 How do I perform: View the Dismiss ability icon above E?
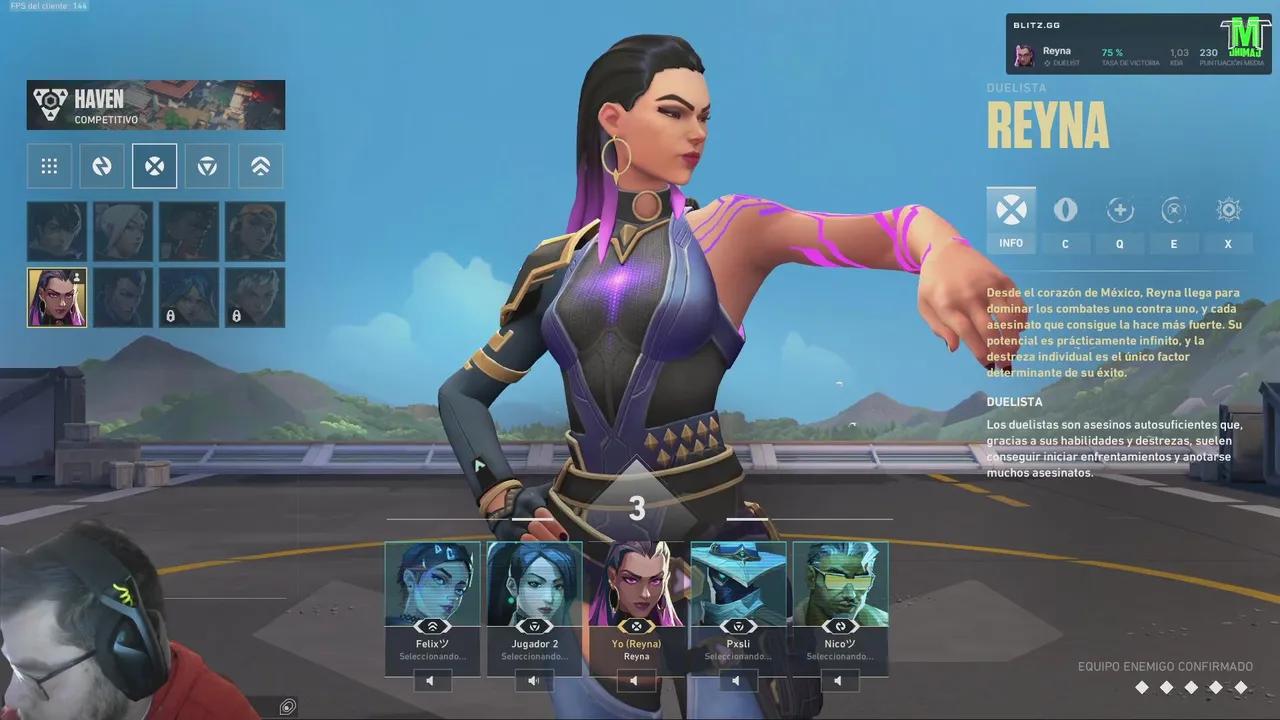click(1173, 210)
